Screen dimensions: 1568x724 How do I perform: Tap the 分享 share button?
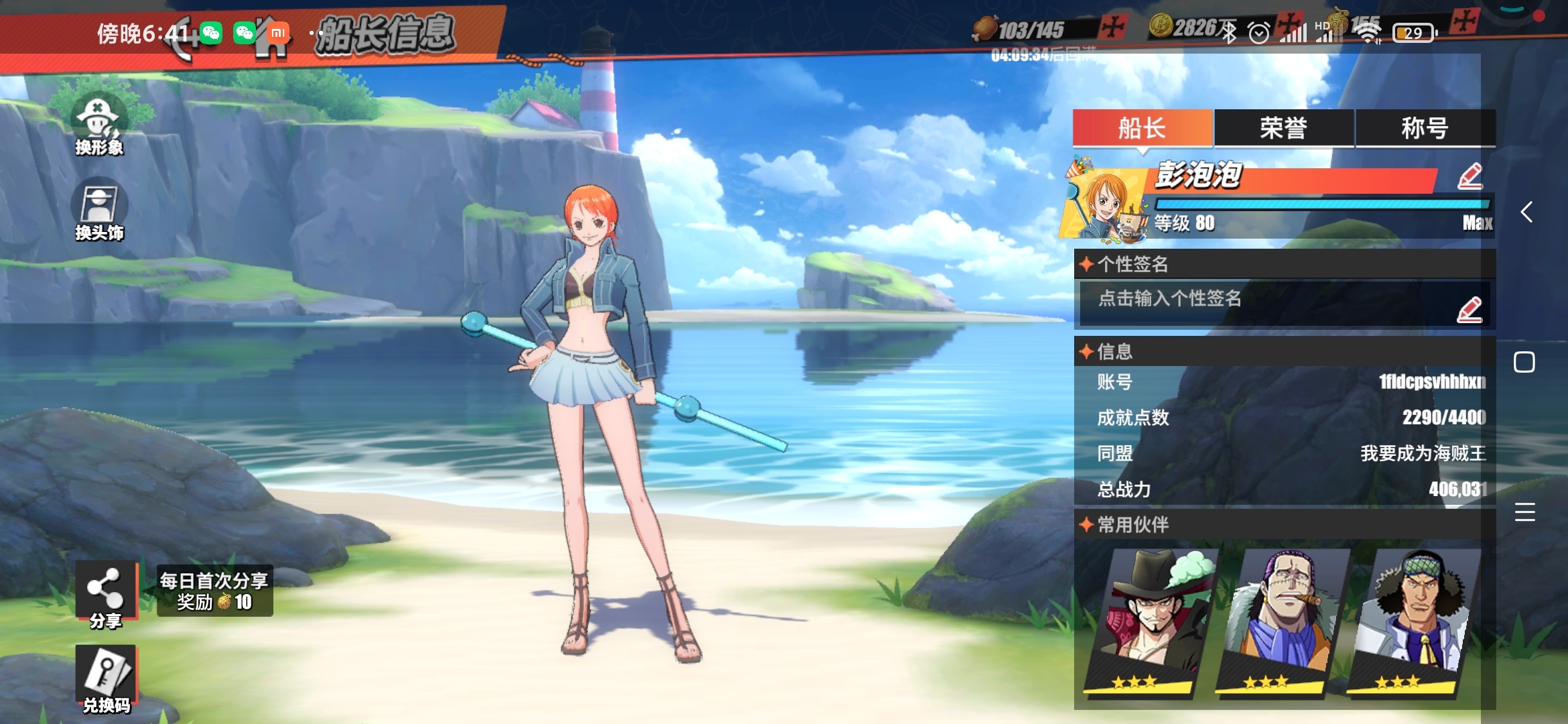click(105, 594)
